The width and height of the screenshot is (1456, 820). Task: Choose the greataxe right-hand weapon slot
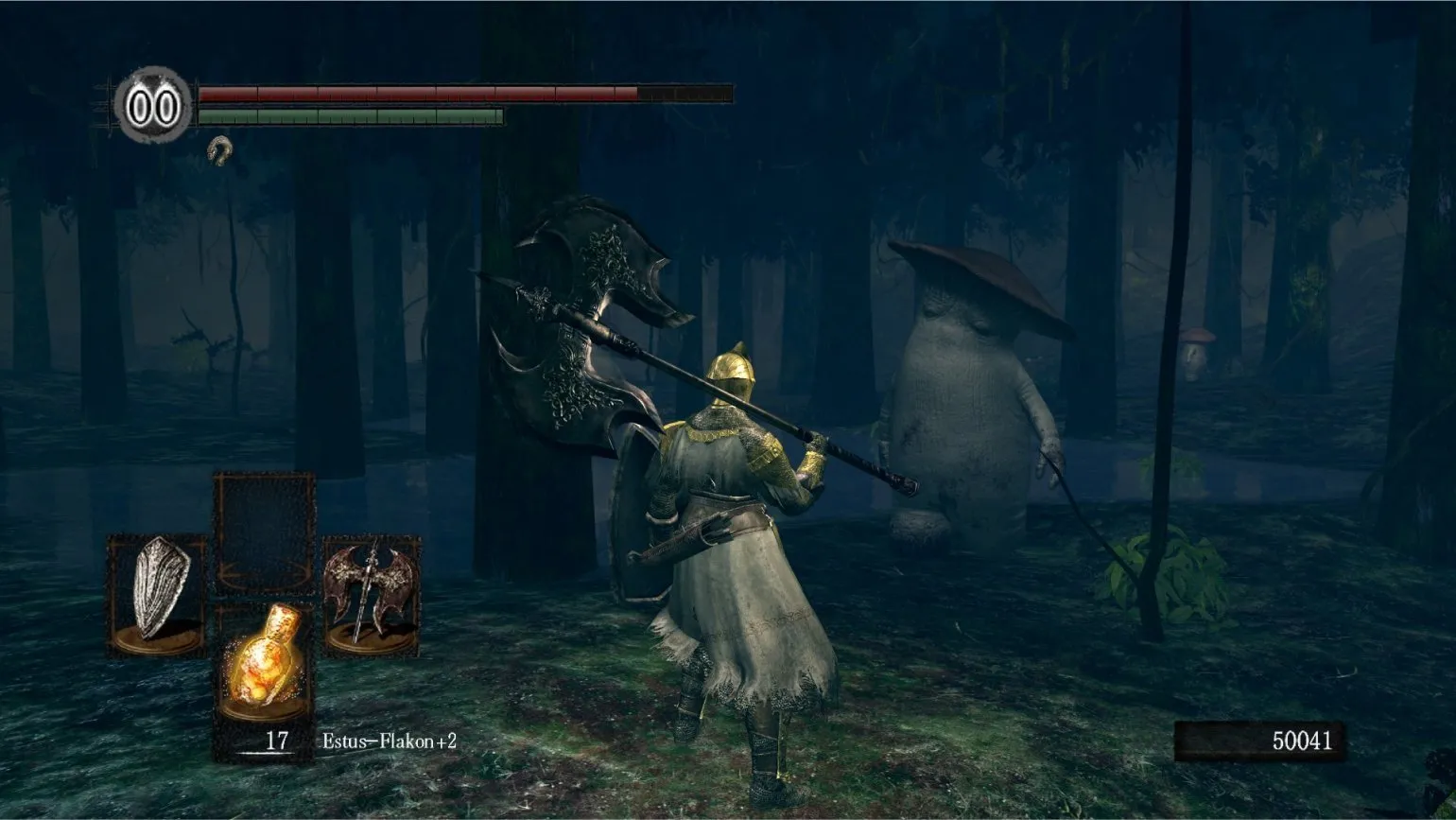pos(370,592)
